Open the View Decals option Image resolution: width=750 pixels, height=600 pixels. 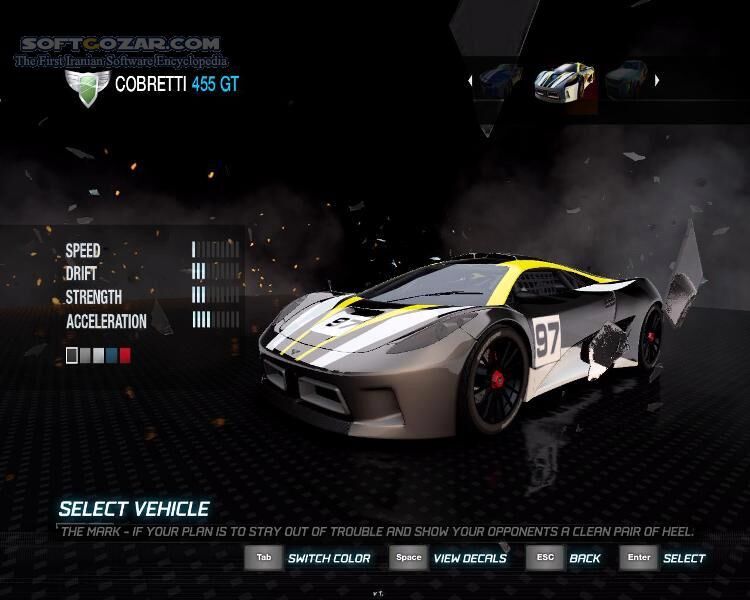click(469, 558)
